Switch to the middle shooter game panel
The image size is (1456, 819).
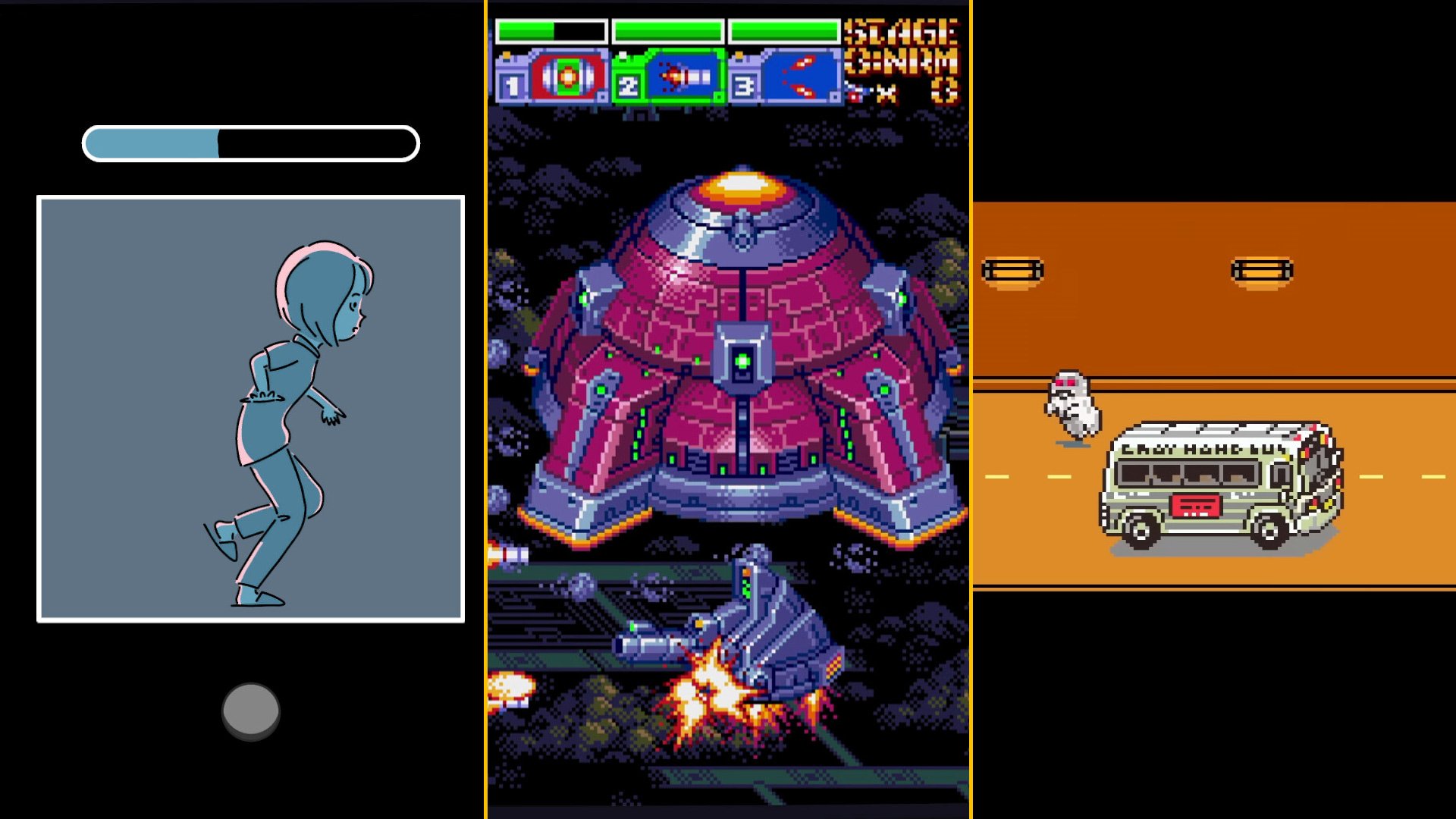(728, 409)
